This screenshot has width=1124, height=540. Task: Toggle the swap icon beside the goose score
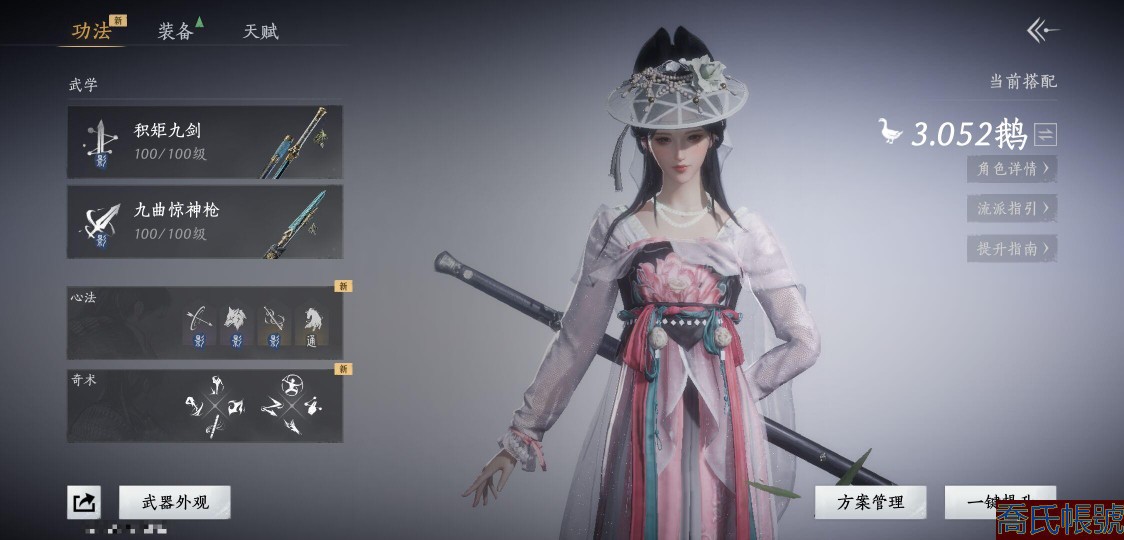coord(1045,134)
